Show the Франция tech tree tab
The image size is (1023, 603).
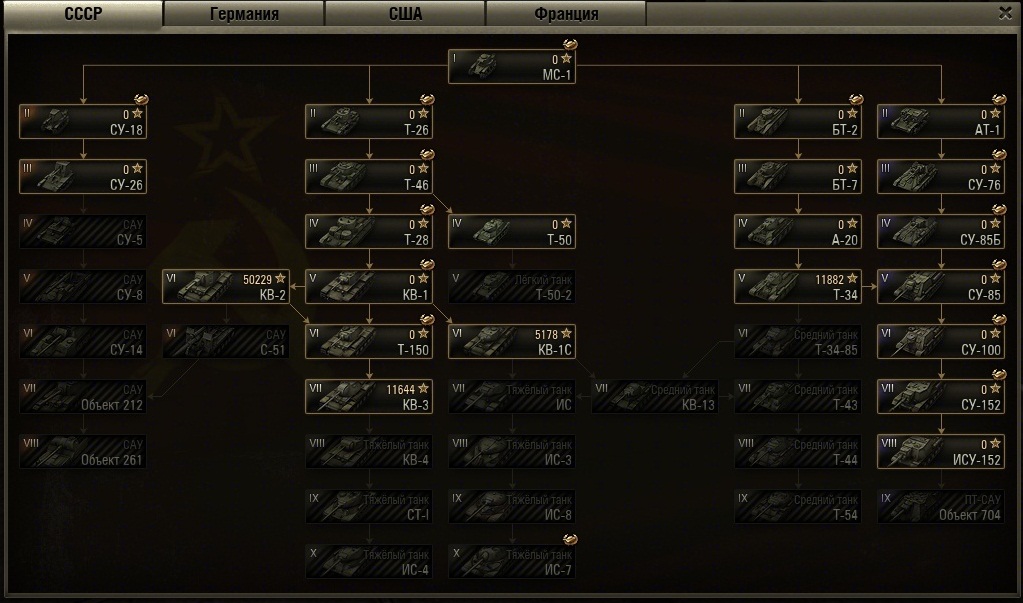(x=566, y=14)
